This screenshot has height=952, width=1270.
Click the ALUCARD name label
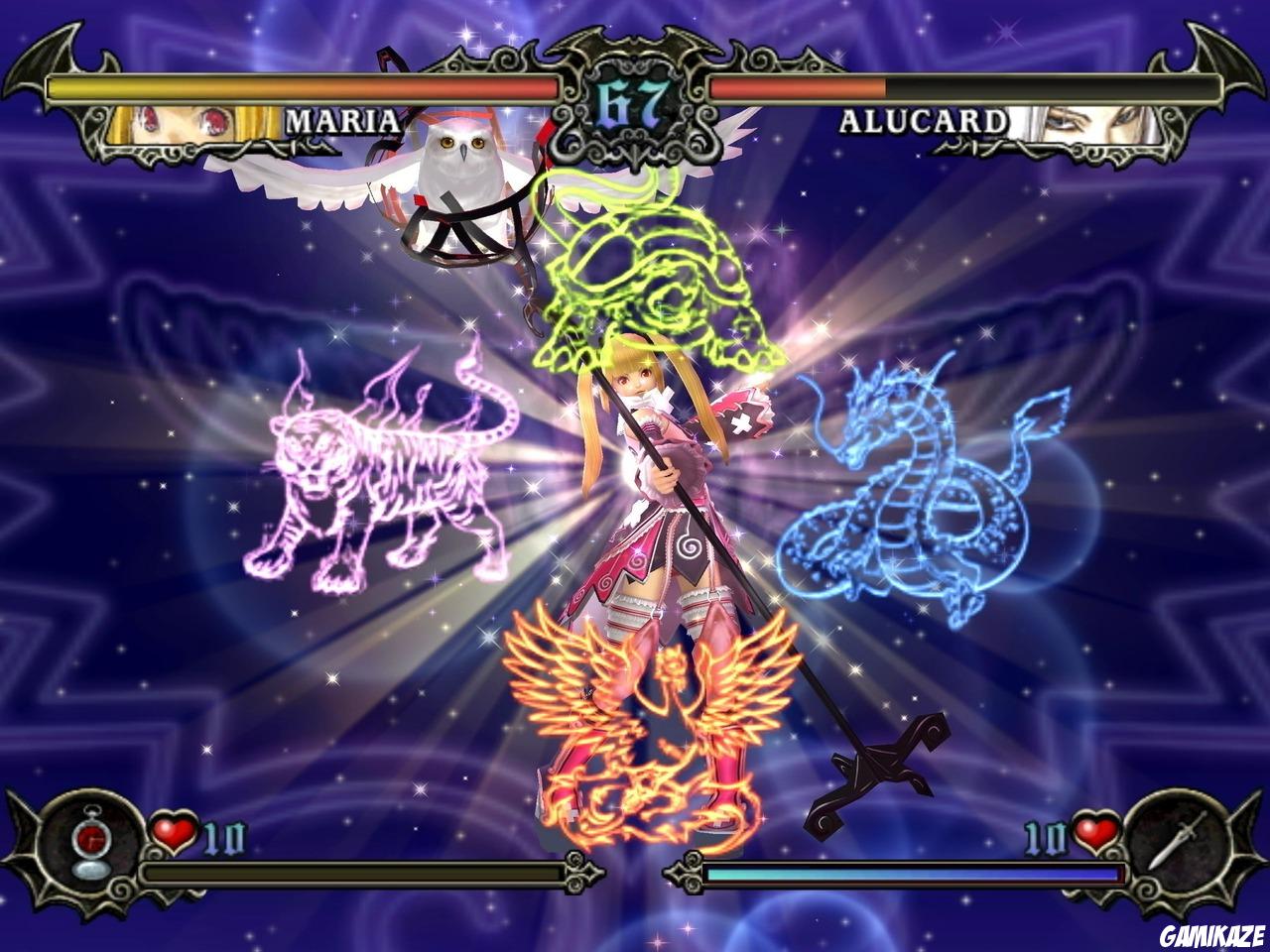click(923, 121)
